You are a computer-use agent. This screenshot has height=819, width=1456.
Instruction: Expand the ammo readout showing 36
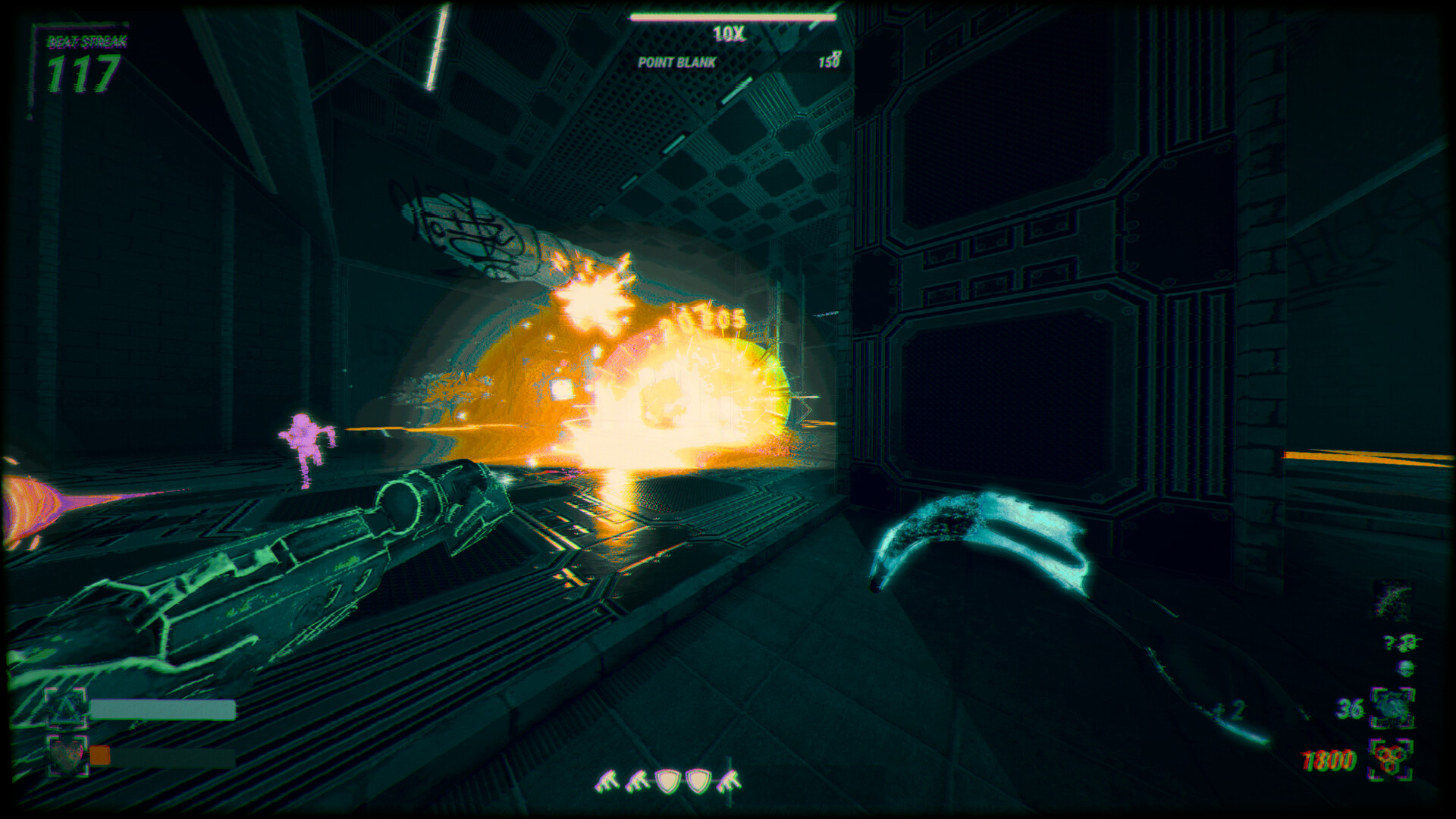click(x=1349, y=707)
